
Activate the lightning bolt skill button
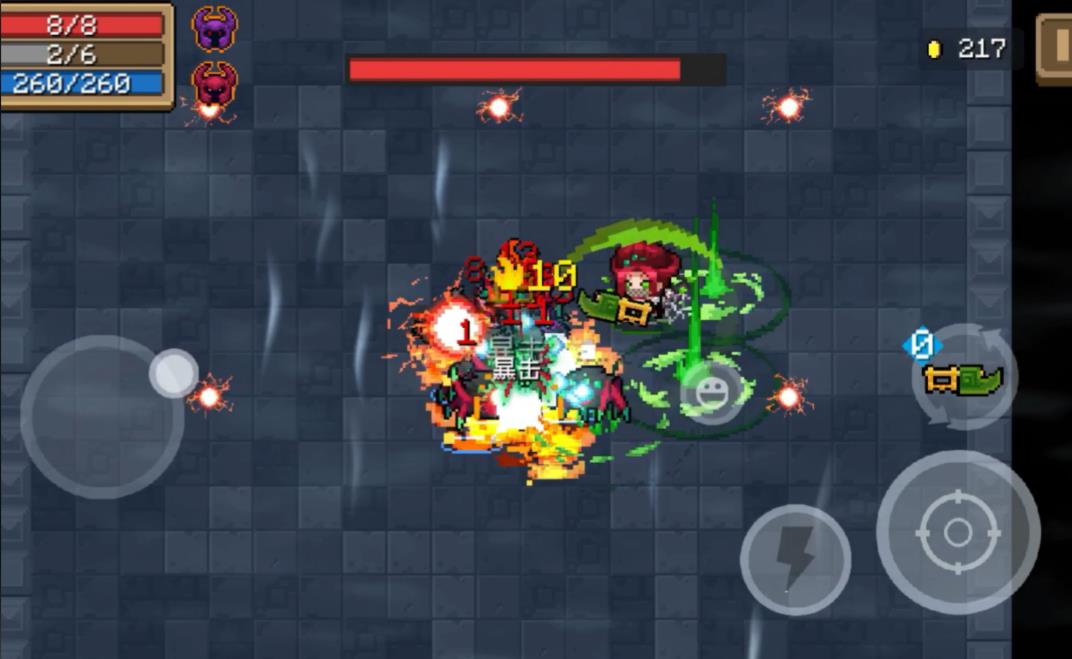coord(795,559)
